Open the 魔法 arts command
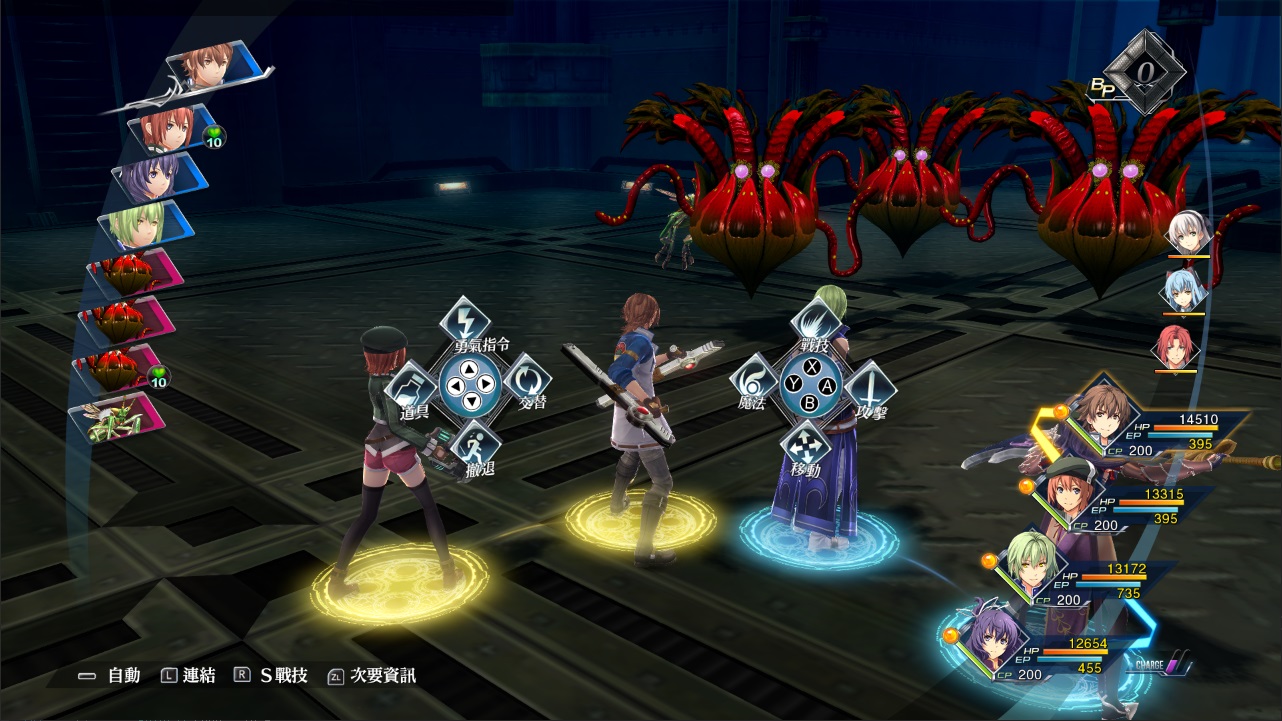The width and height of the screenshot is (1282, 721). pyautogui.click(x=754, y=382)
